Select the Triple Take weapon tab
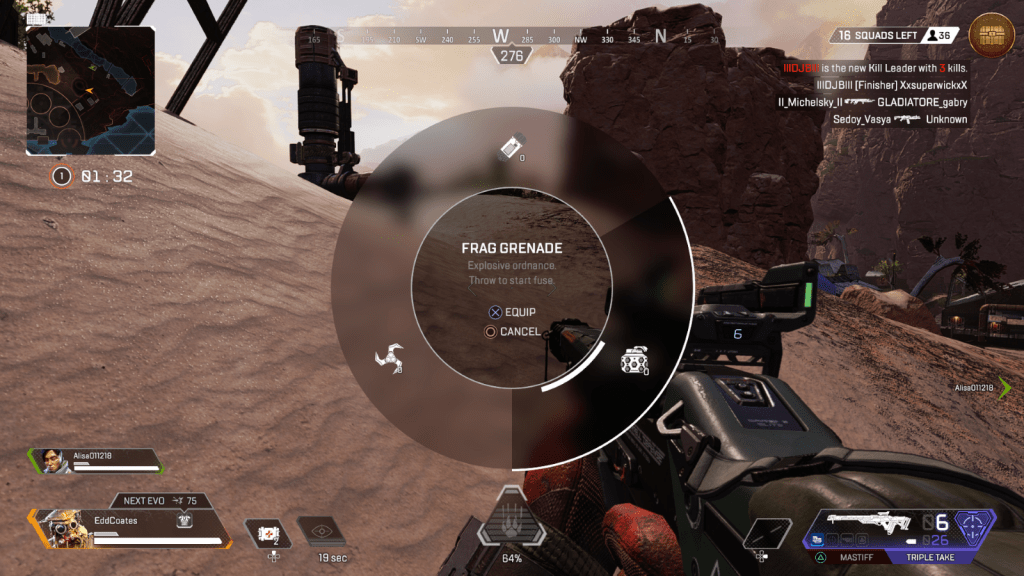The height and width of the screenshot is (576, 1024). (932, 557)
